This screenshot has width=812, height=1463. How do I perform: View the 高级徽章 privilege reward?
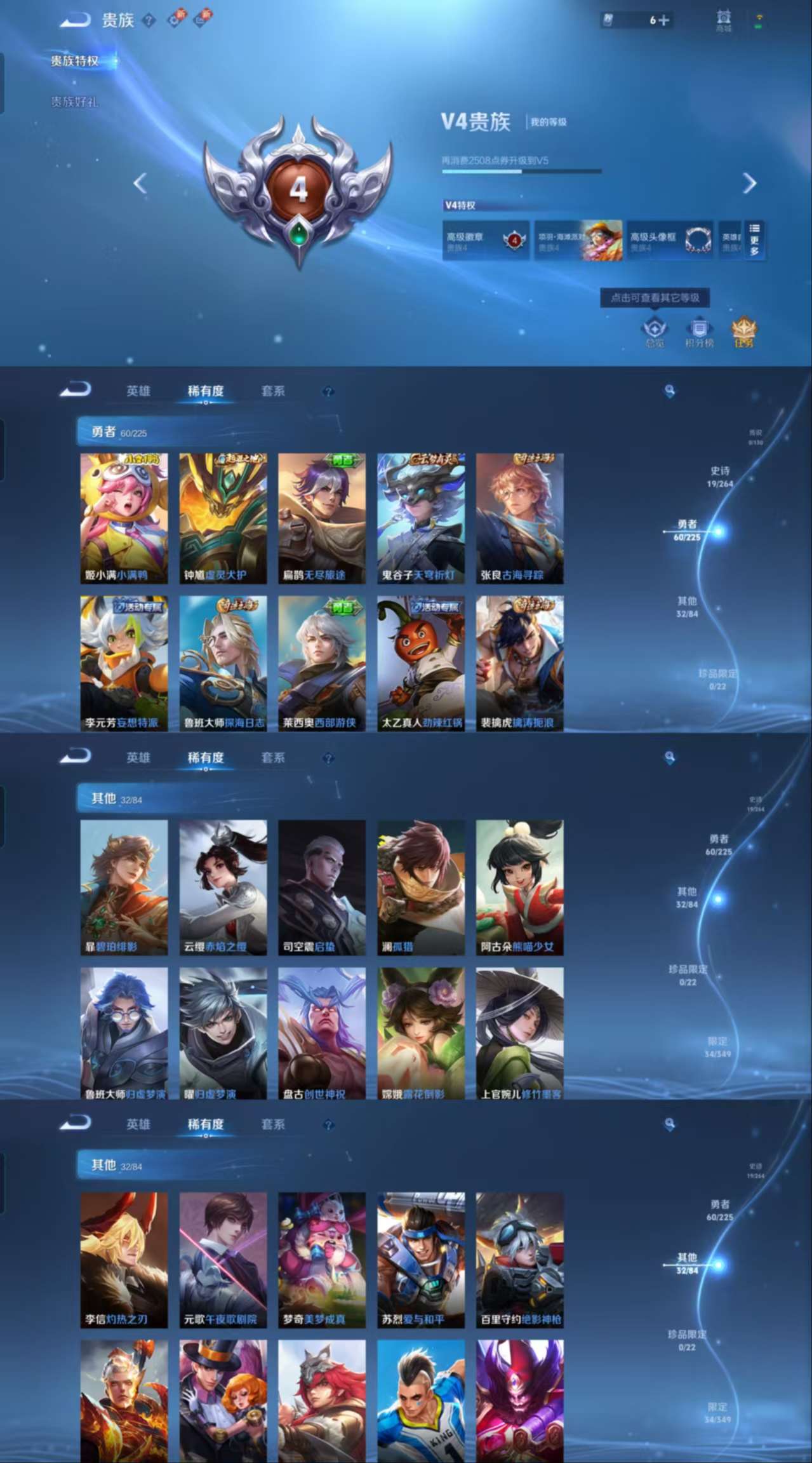[x=486, y=241]
